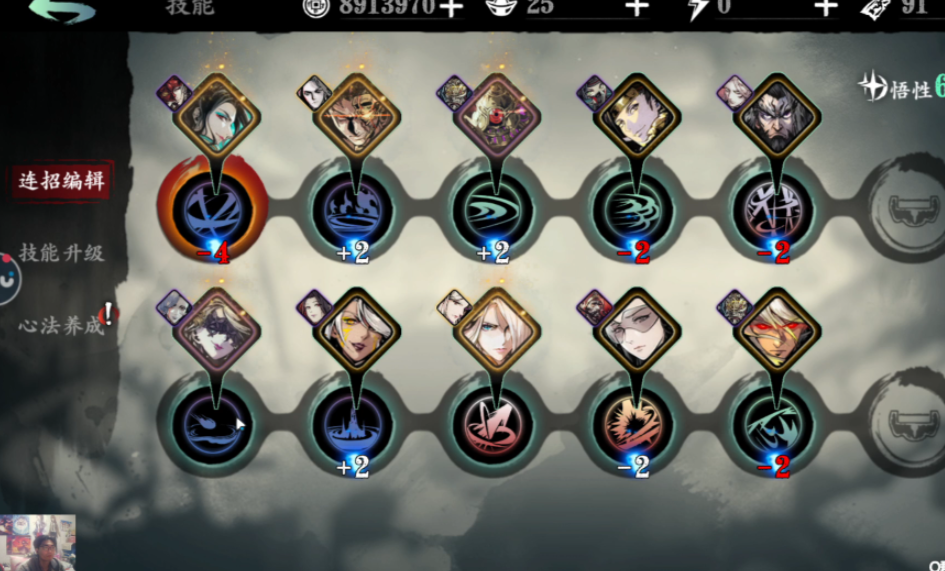
Task: Go back using the top-left arrow
Action: [x=62, y=11]
